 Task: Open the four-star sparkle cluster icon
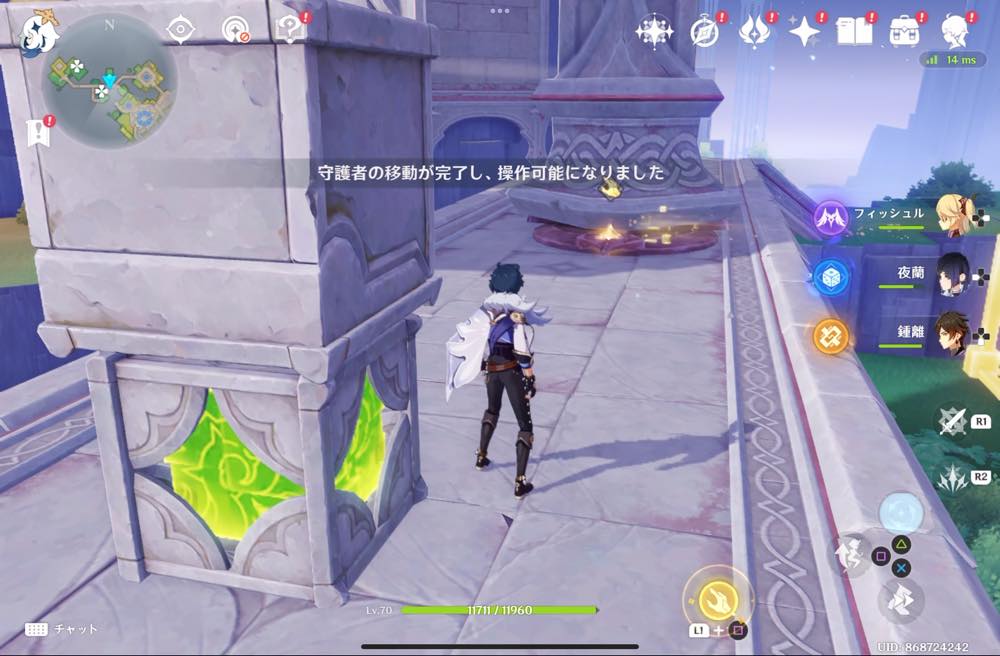point(654,31)
